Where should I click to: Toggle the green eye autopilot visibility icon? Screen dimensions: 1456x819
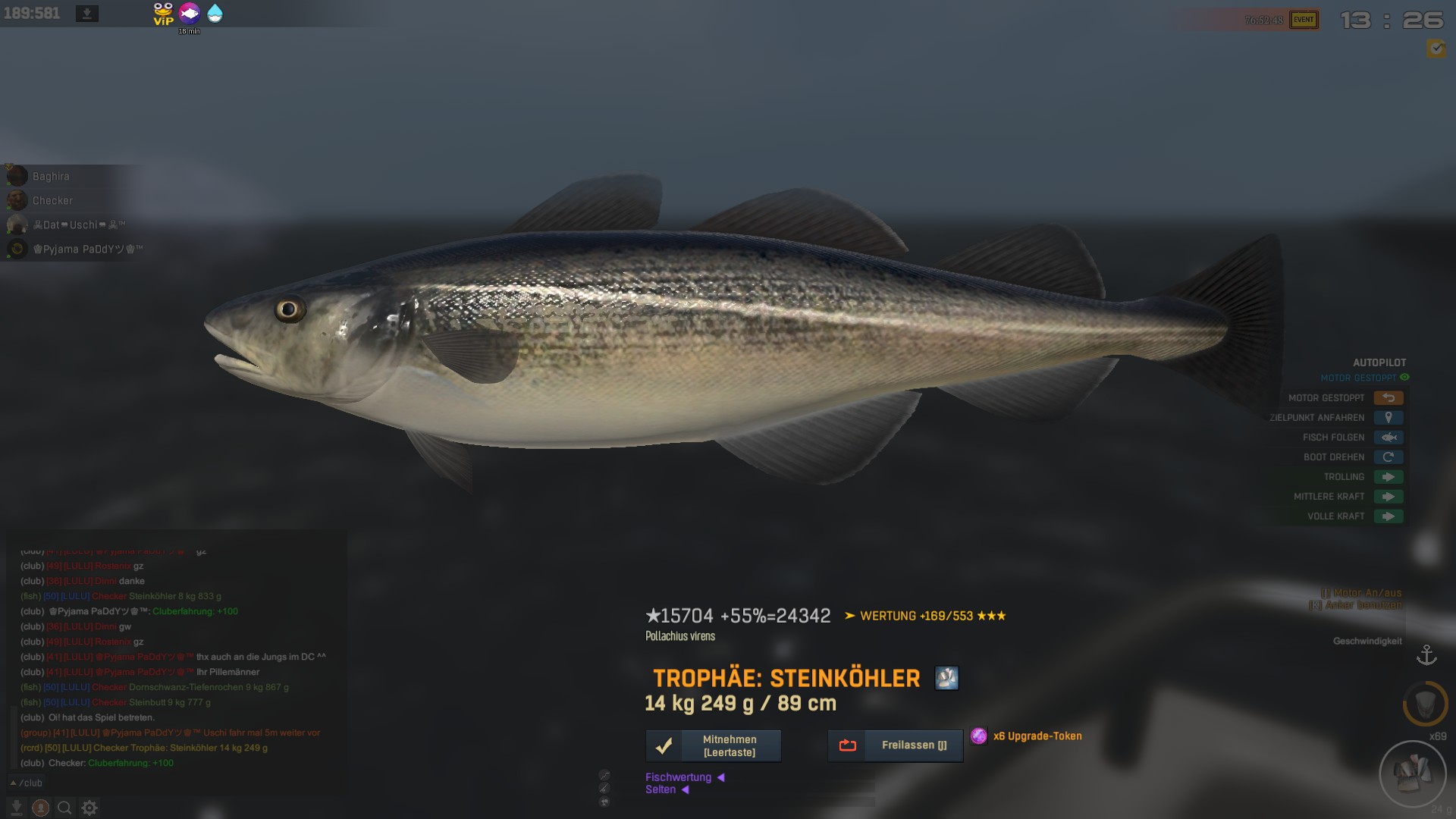coord(1404,378)
